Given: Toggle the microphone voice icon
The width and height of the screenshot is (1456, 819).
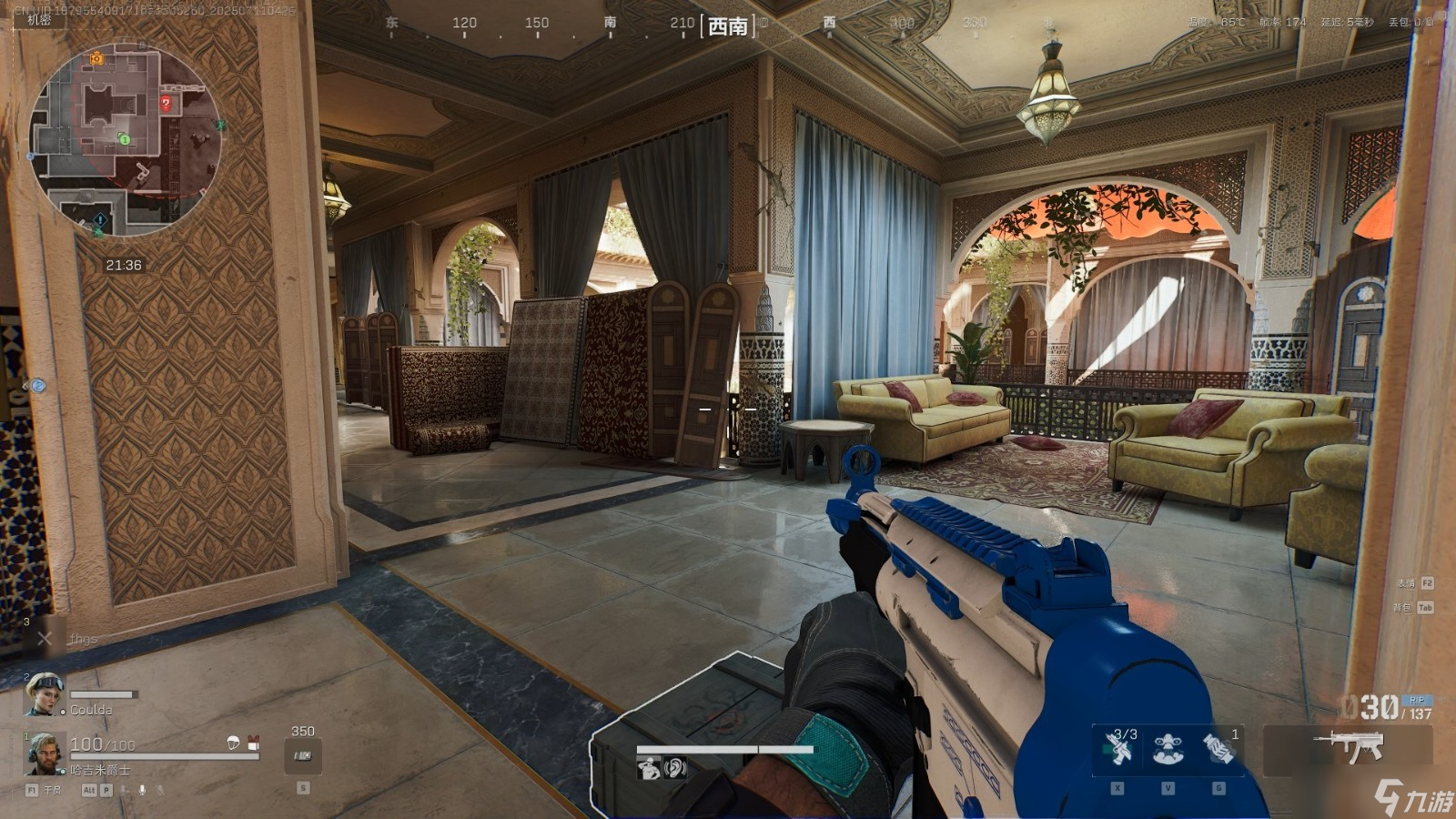Looking at the screenshot, I should tap(142, 790).
